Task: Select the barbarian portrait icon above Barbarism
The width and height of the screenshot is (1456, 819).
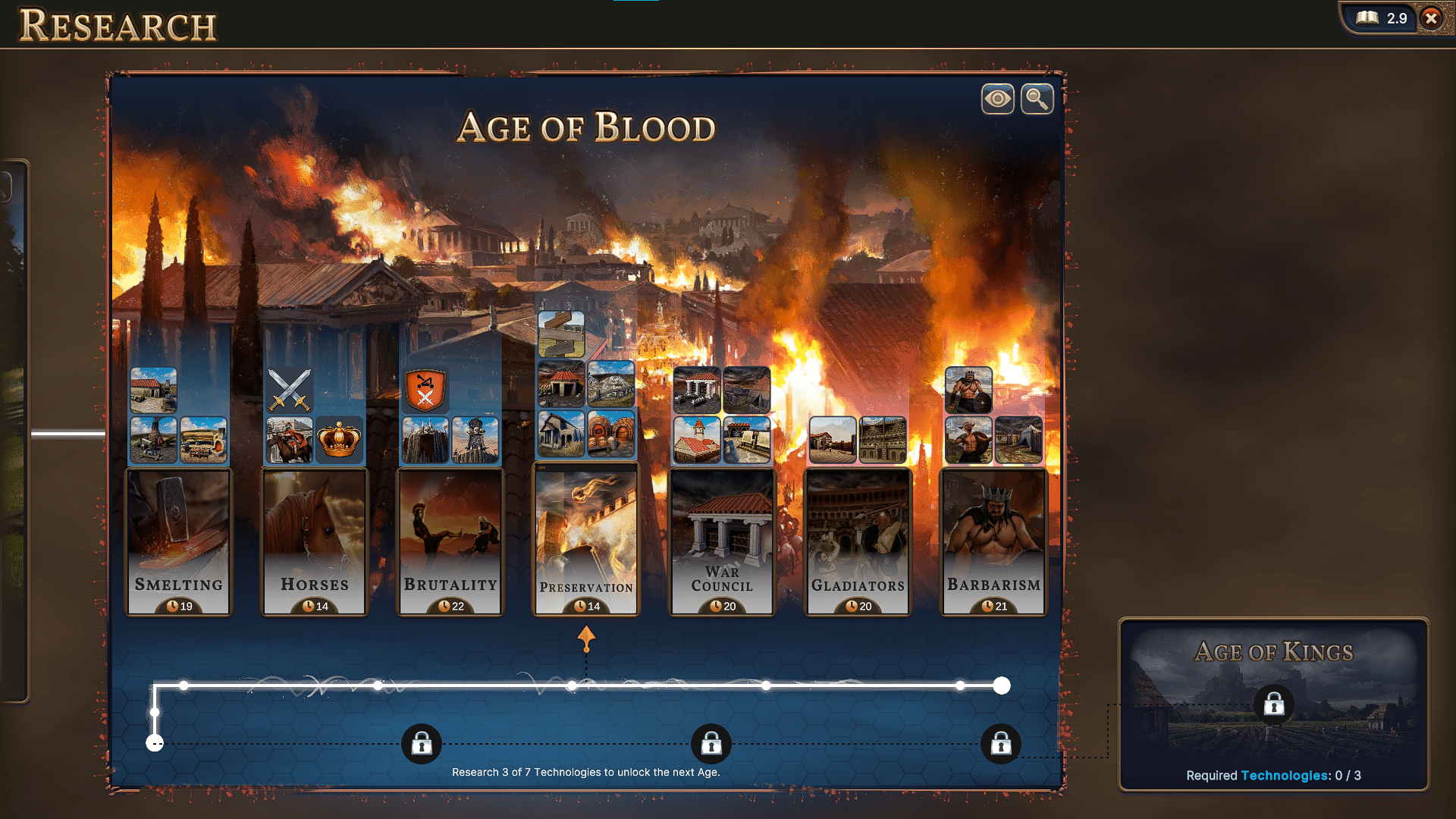Action: tap(969, 389)
